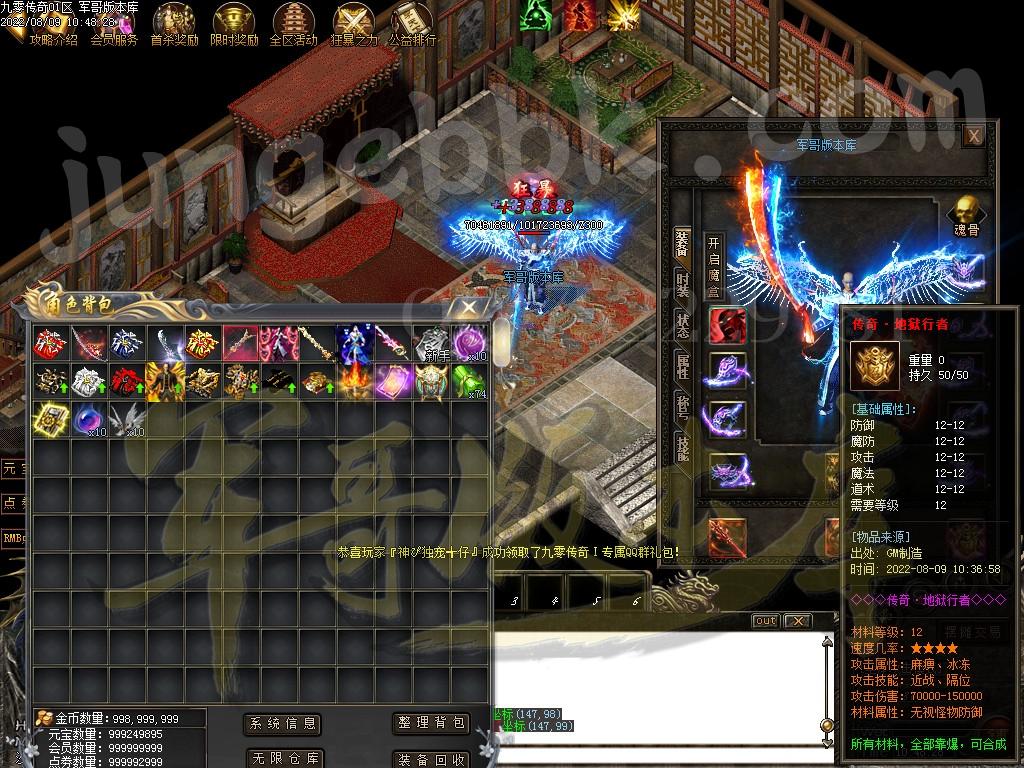This screenshot has height=768, width=1024.
Task: Switch to the 时装 fashion tab
Action: [x=682, y=285]
